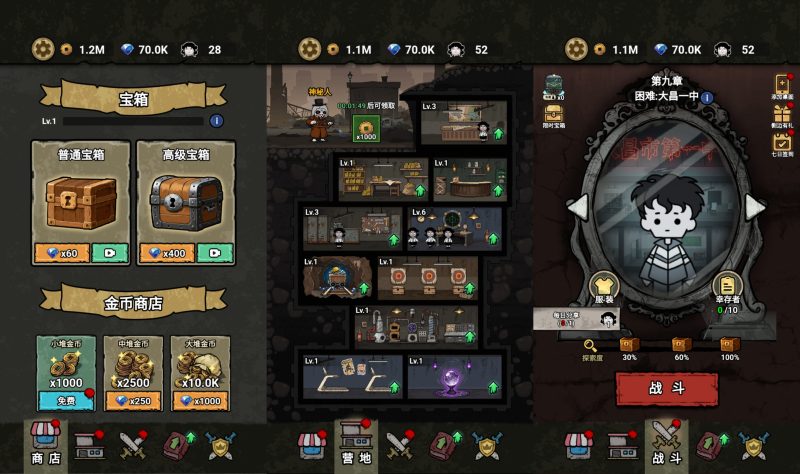Screen dimensions: 800x474
Task: Open the 幸存者 survivors list
Action: pyautogui.click(x=727, y=291)
